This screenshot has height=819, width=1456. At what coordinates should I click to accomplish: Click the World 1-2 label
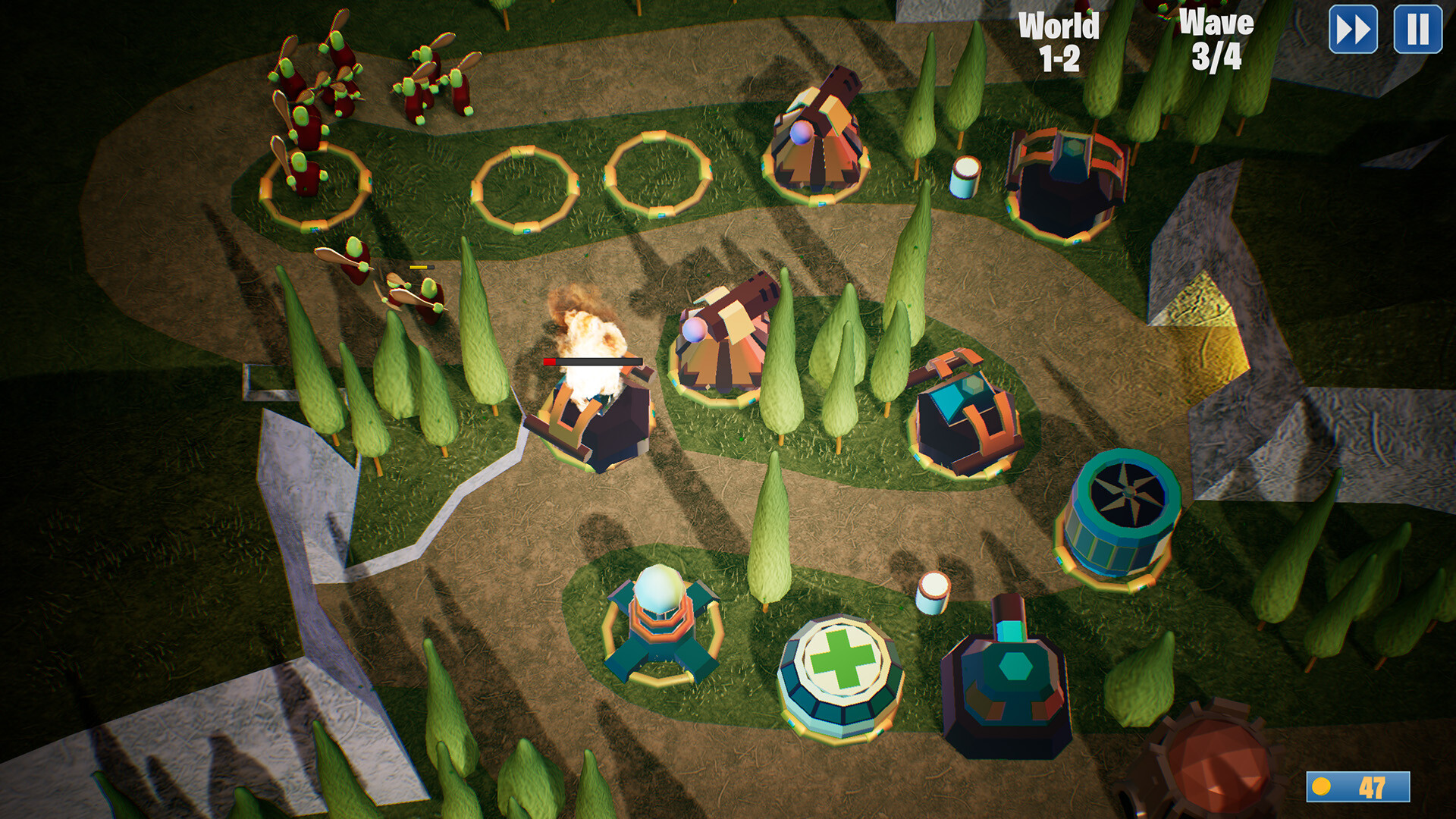click(x=1060, y=42)
